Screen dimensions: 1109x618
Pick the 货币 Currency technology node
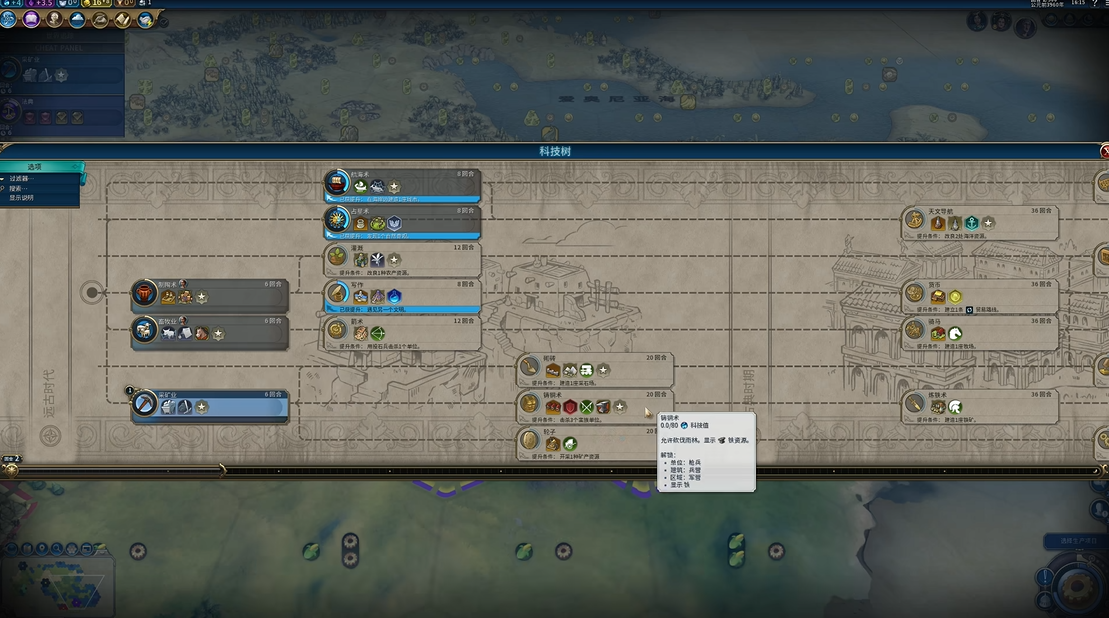(x=981, y=295)
